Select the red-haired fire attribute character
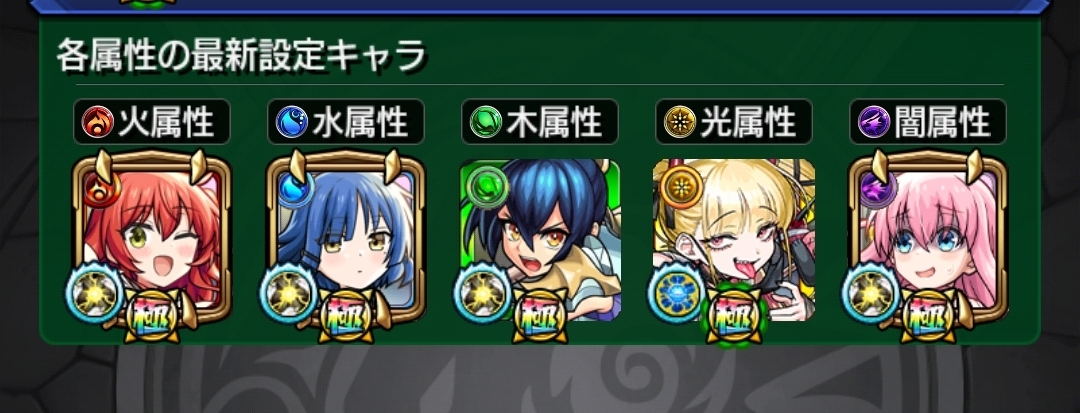 (x=152, y=240)
